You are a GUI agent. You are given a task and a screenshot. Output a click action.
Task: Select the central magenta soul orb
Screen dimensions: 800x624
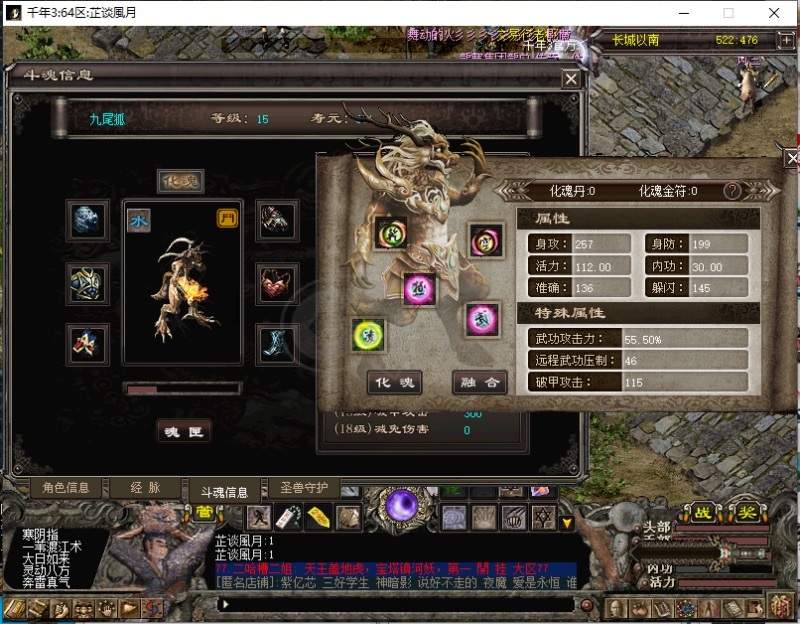[x=420, y=288]
